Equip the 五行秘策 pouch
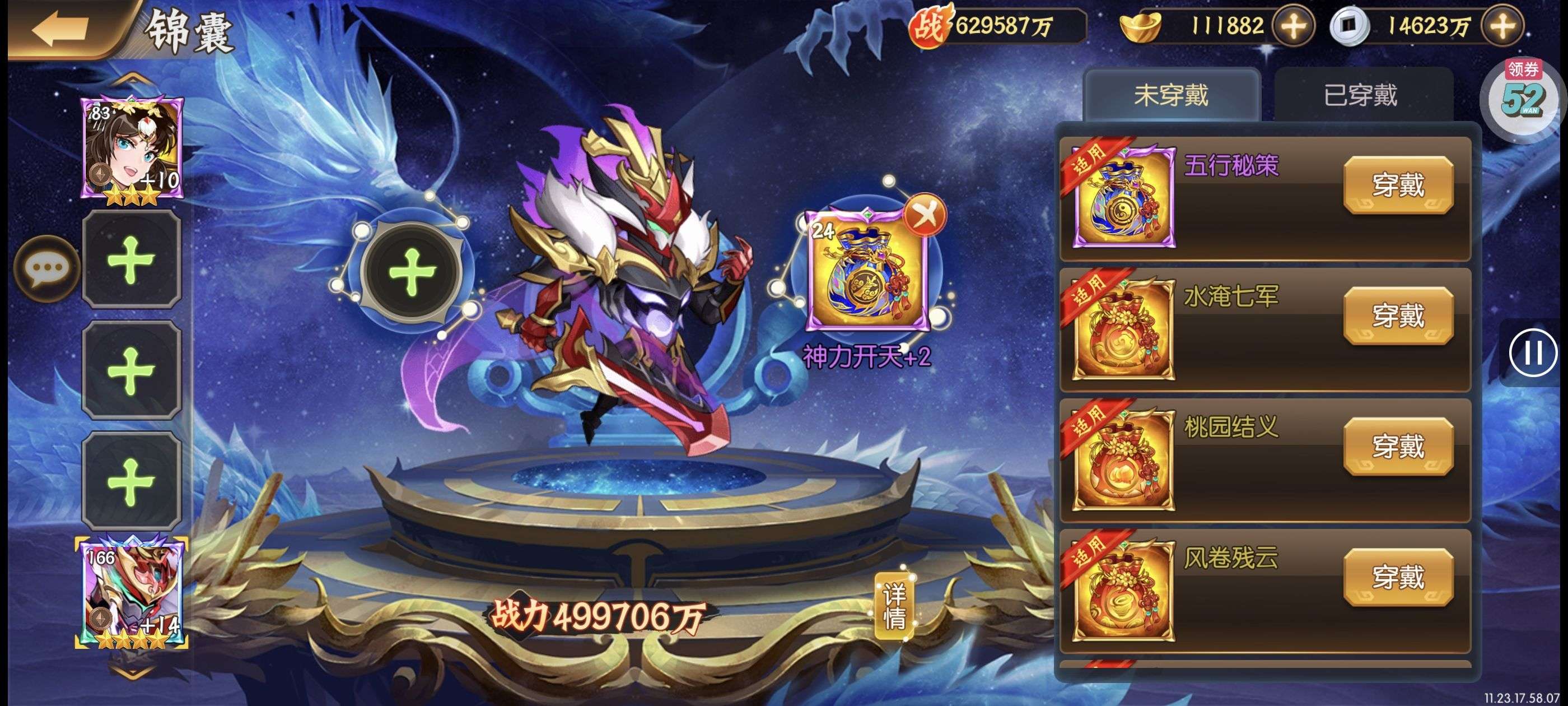The image size is (1568, 706). coord(1398,185)
